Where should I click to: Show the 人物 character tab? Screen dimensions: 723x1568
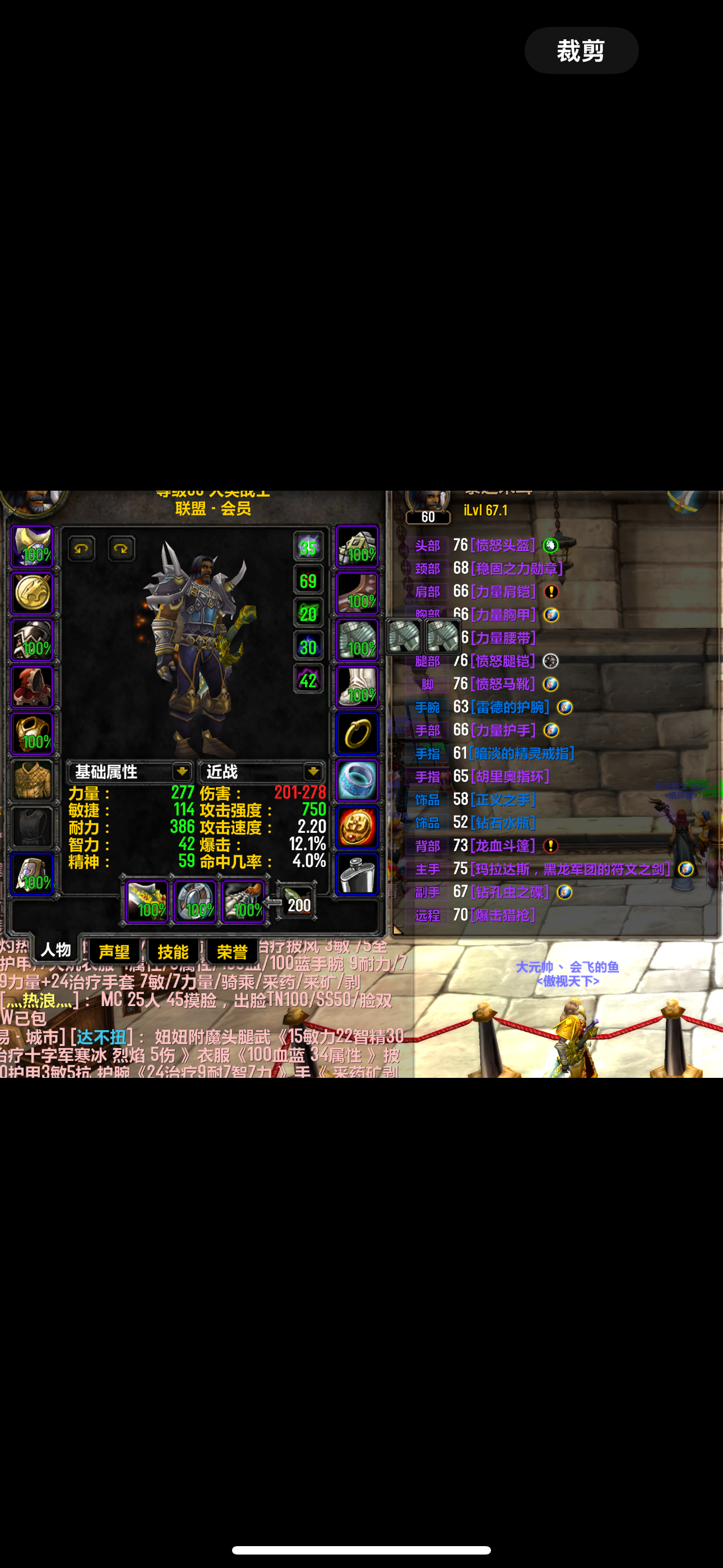[x=55, y=949]
